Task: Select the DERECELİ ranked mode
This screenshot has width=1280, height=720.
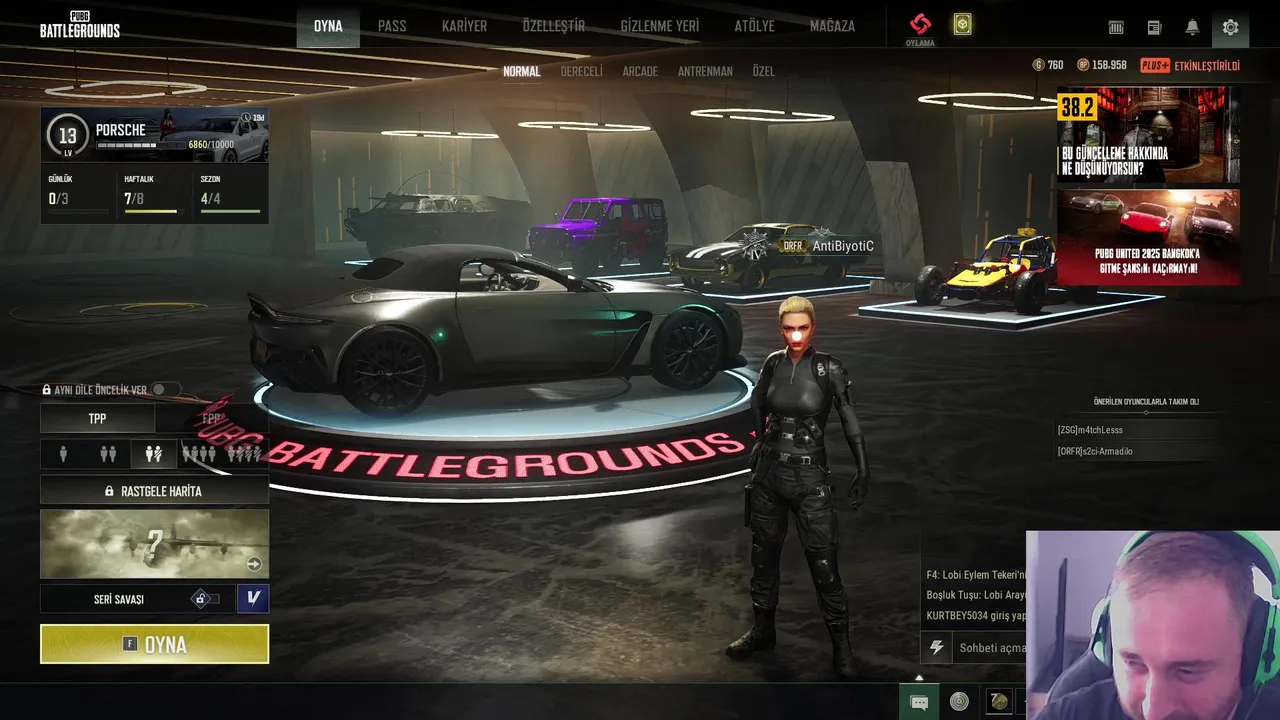Action: pyautogui.click(x=581, y=72)
